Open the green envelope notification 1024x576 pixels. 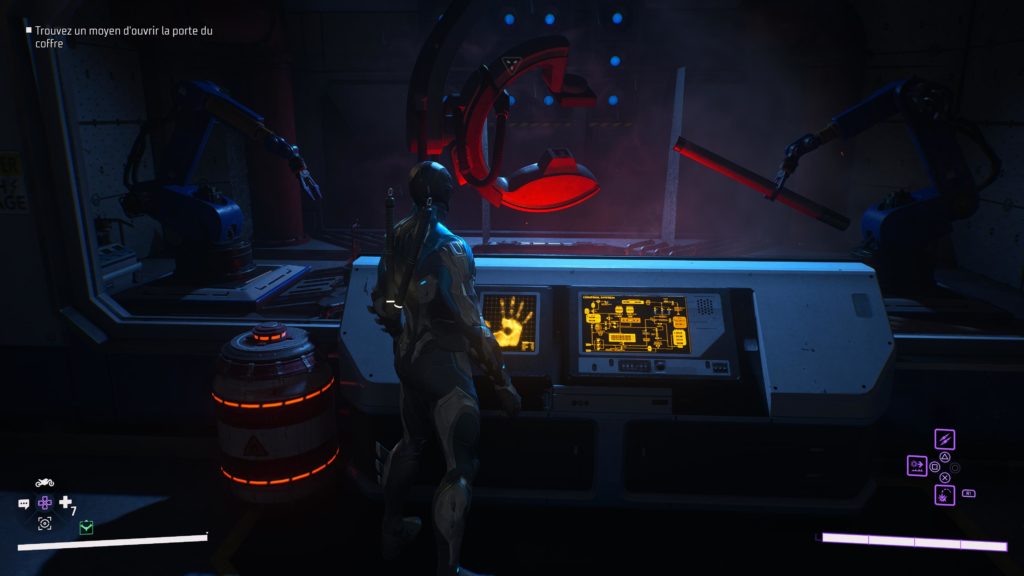click(x=86, y=527)
